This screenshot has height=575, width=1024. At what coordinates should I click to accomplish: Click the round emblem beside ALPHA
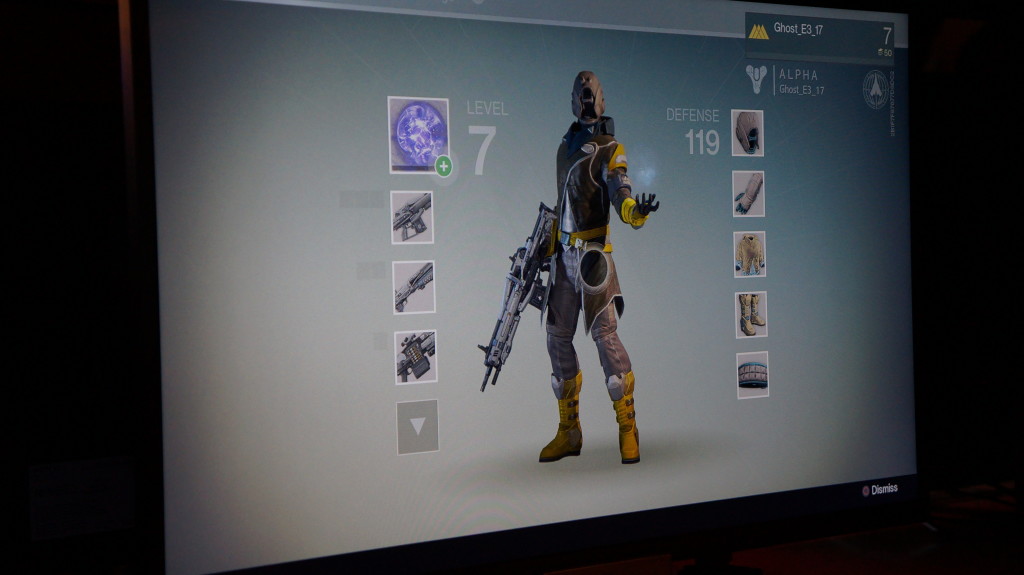[876, 89]
